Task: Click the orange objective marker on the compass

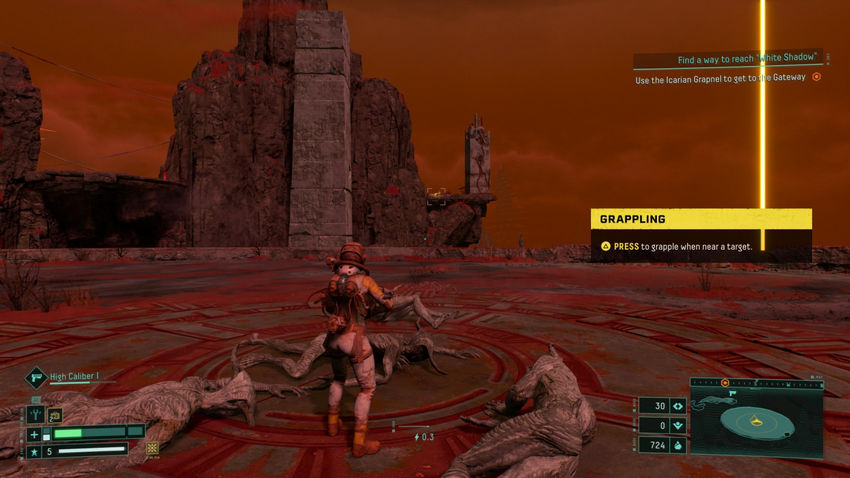Action: click(x=725, y=382)
